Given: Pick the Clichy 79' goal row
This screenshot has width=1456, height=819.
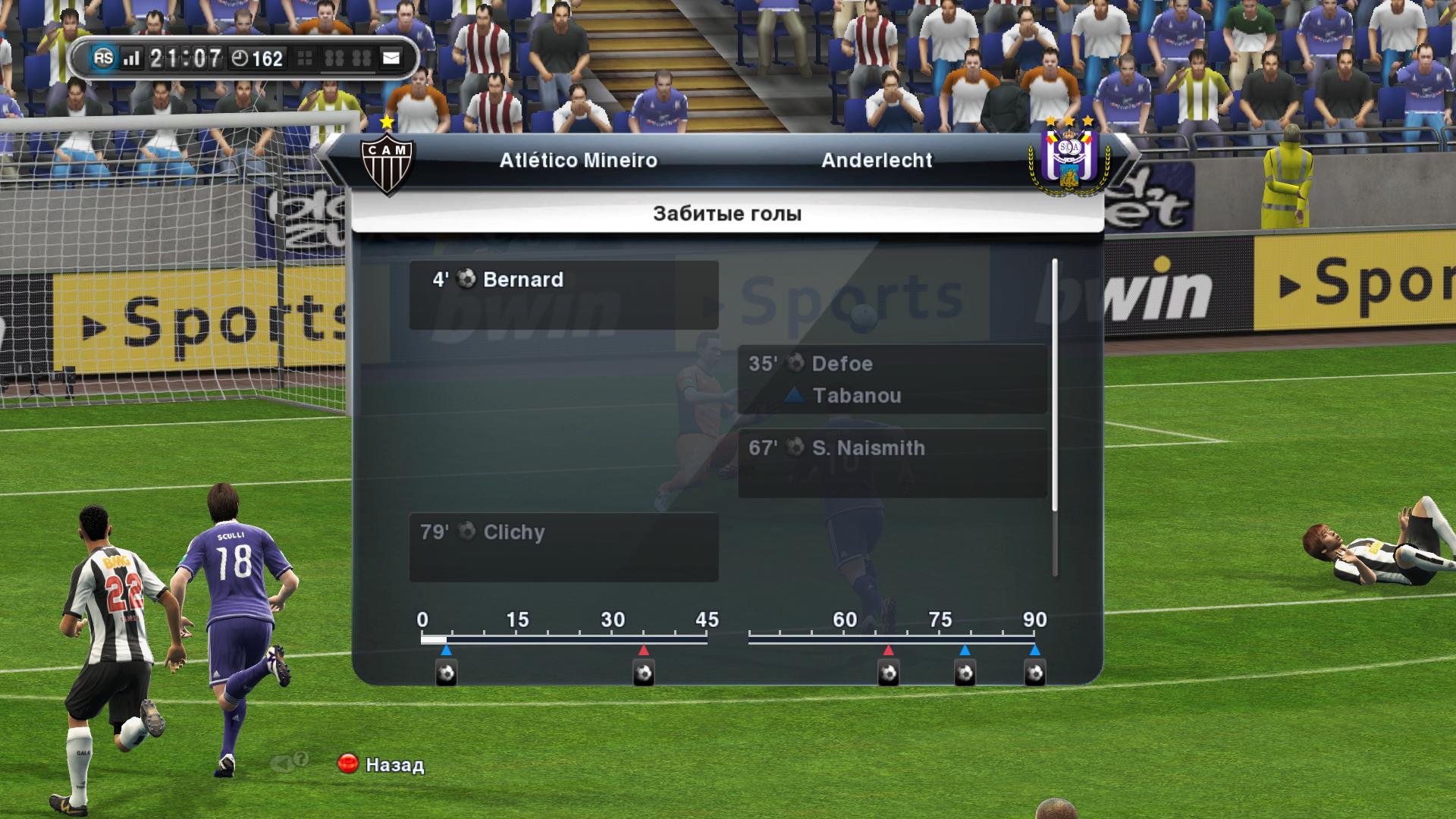Looking at the screenshot, I should (563, 547).
